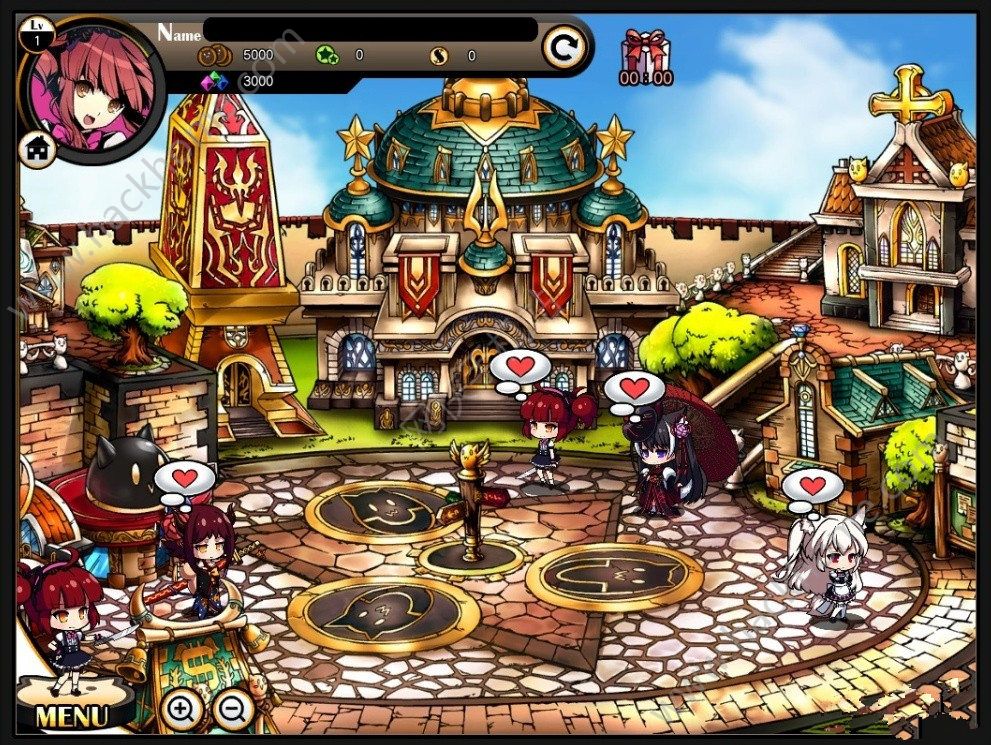Zoom in with the plus magnifier
The height and width of the screenshot is (745, 991).
(181, 710)
